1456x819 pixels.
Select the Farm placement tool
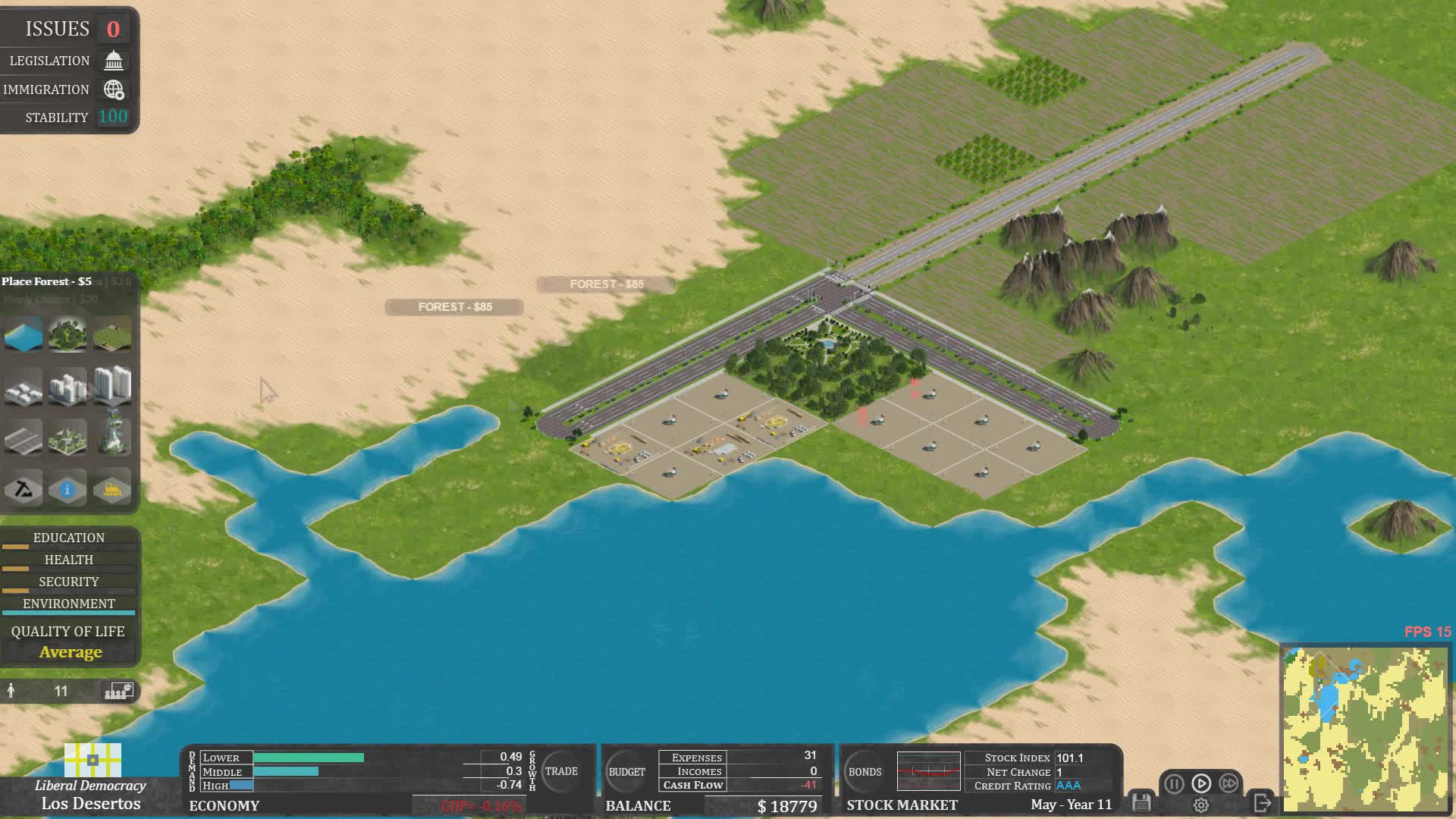[112, 334]
